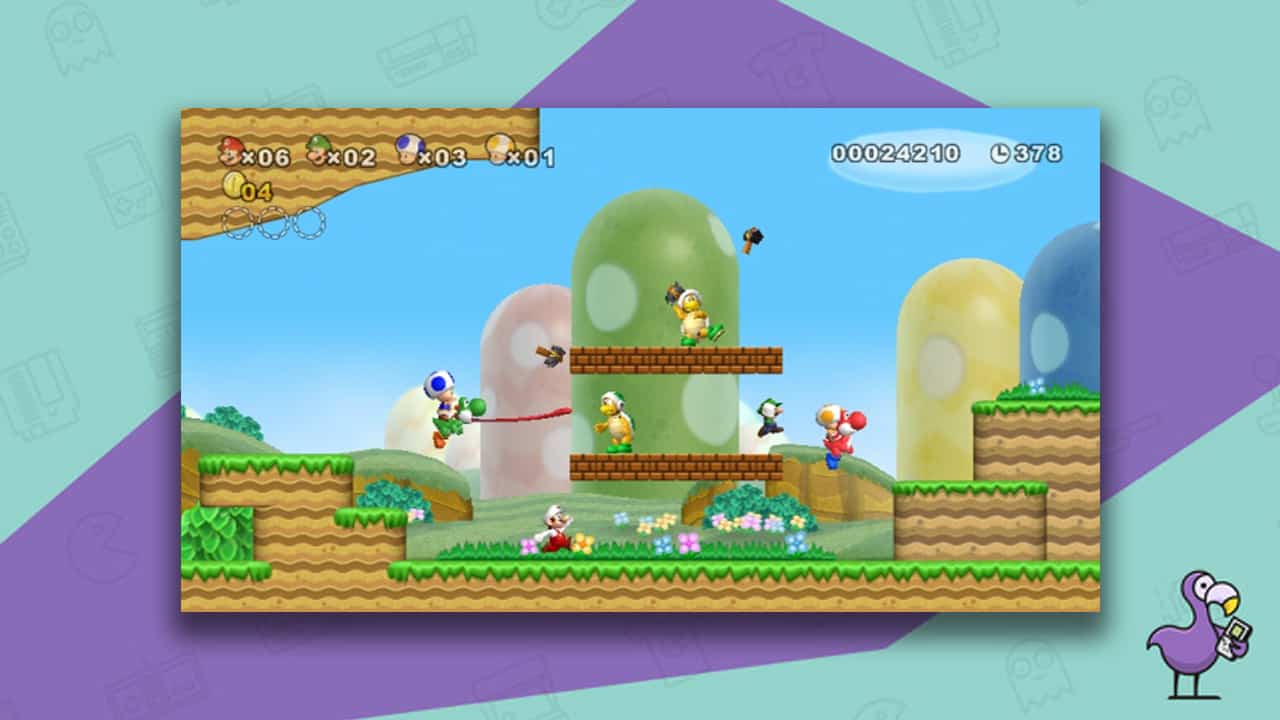
Task: Click the Mario head life counter icon
Action: (x=229, y=150)
